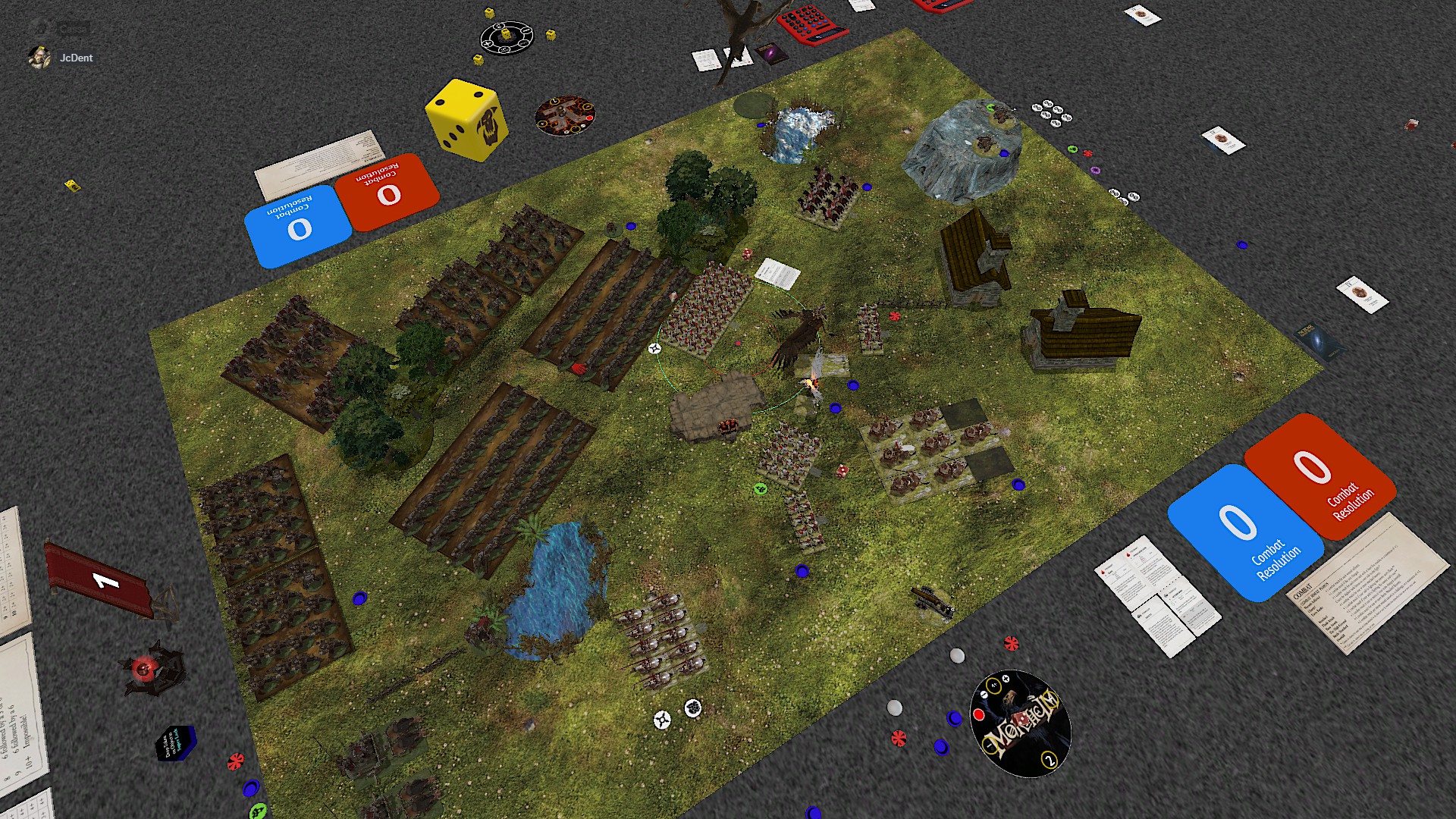The image size is (1456, 819).
Task: Click the yellow-circled 2 on the Mordheim token
Action: coord(1050,761)
